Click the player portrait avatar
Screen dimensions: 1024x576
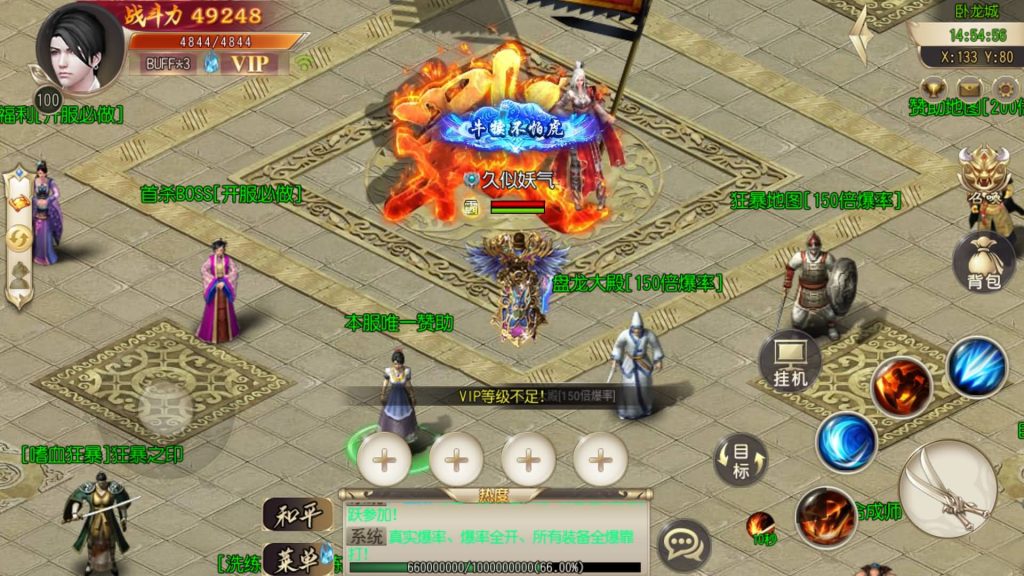click(78, 48)
